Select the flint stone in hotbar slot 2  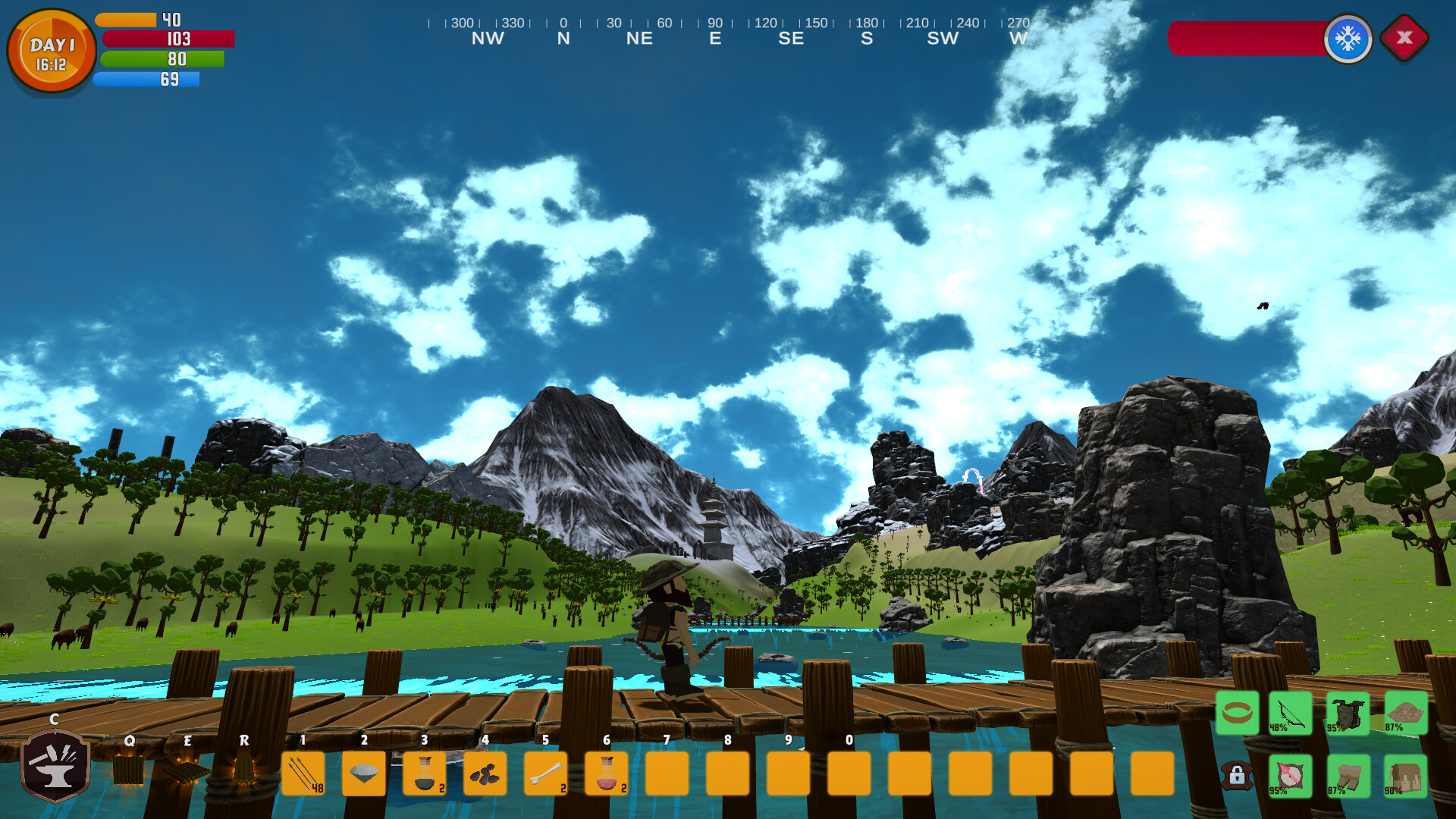(x=364, y=773)
